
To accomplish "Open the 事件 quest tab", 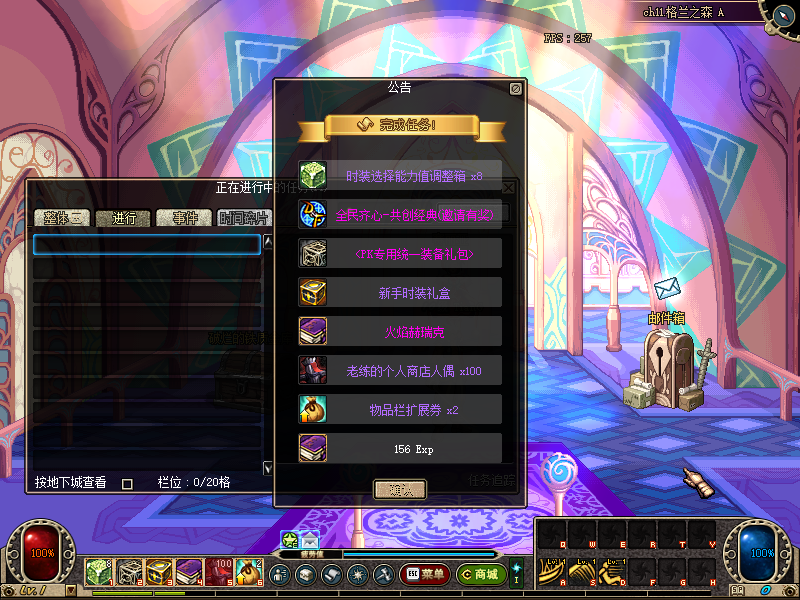I will 185,218.
